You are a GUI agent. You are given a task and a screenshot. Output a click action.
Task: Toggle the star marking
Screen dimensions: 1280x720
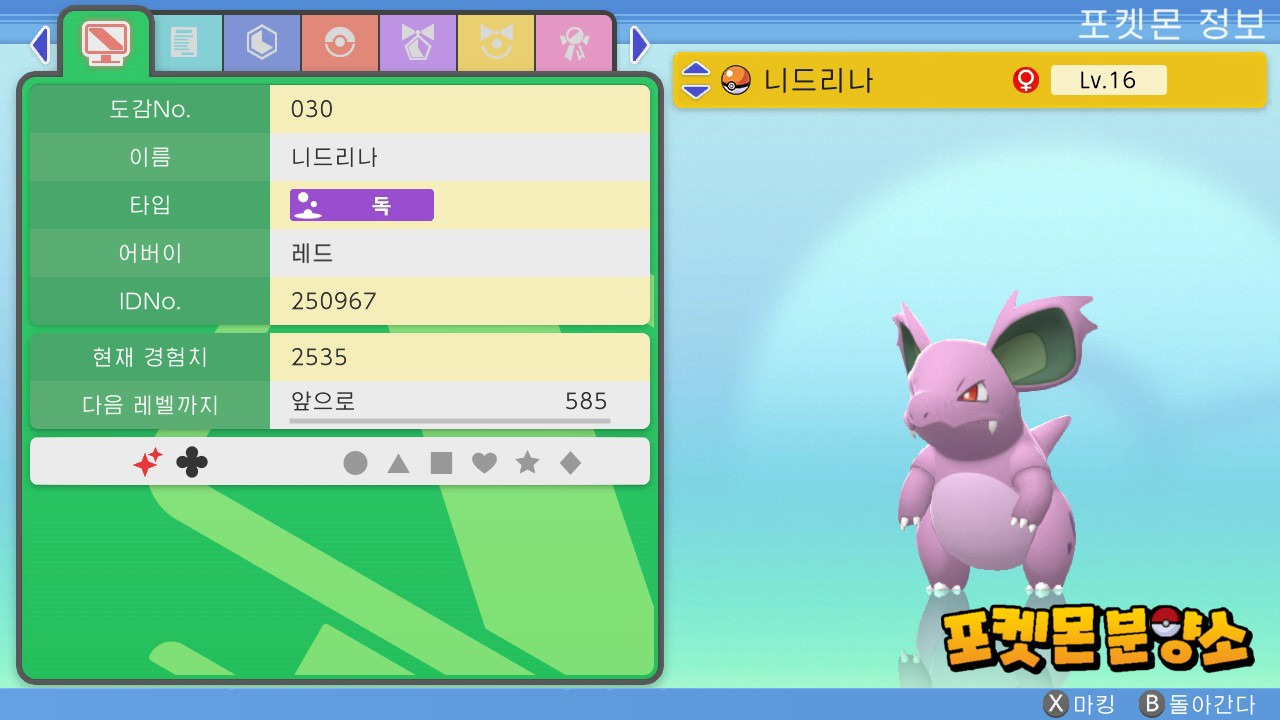527,463
